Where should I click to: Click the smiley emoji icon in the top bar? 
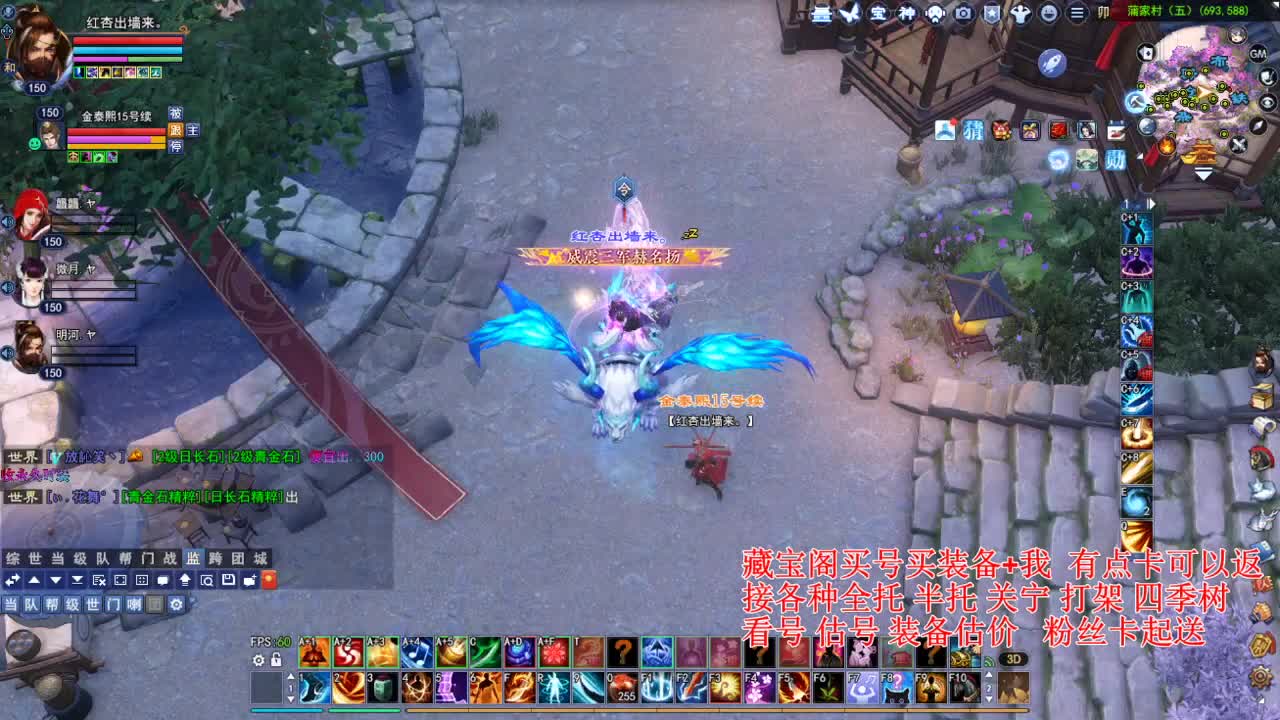[1049, 15]
